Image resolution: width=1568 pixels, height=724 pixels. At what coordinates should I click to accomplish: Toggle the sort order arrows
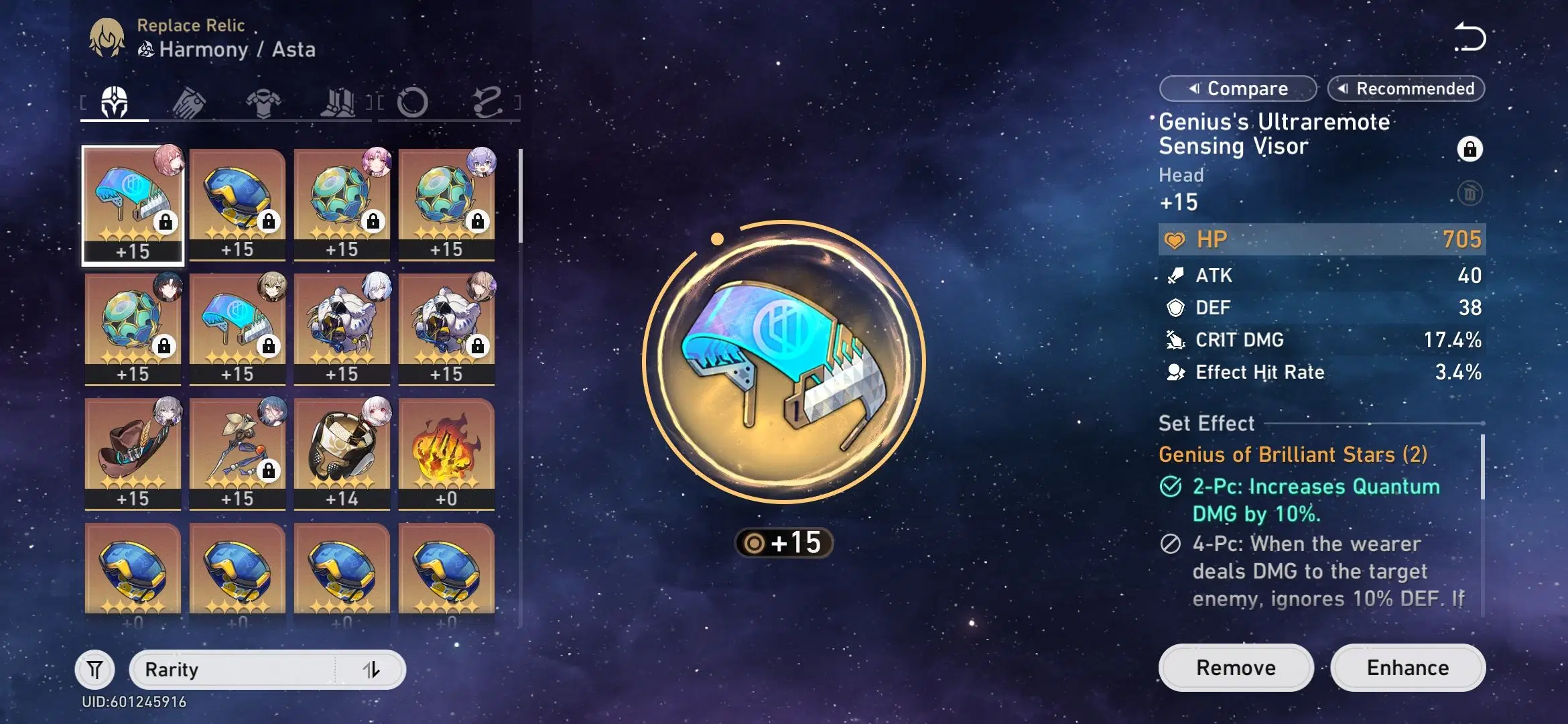373,670
